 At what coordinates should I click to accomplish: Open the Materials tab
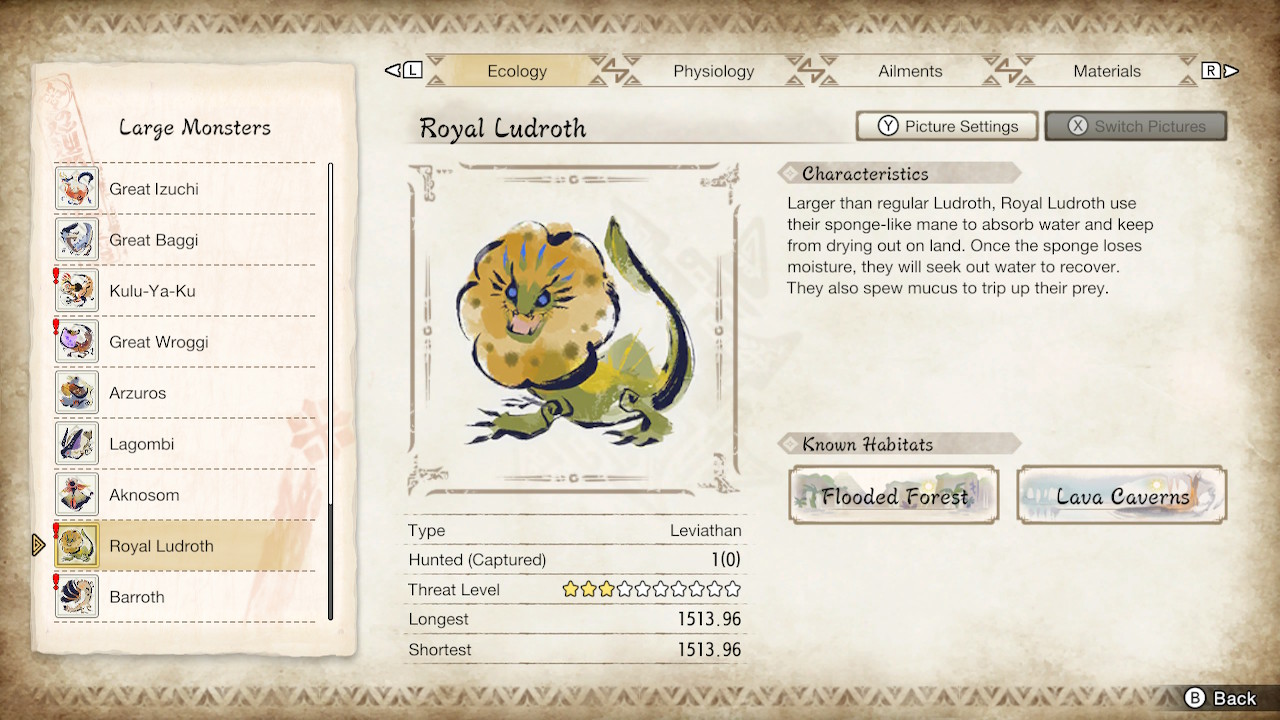tap(1107, 71)
